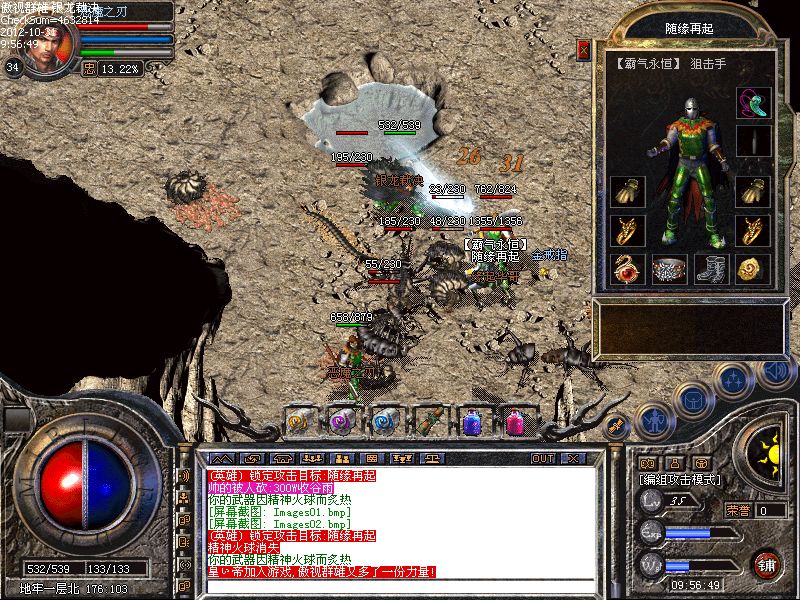Close the character equipment panel

(584, 50)
